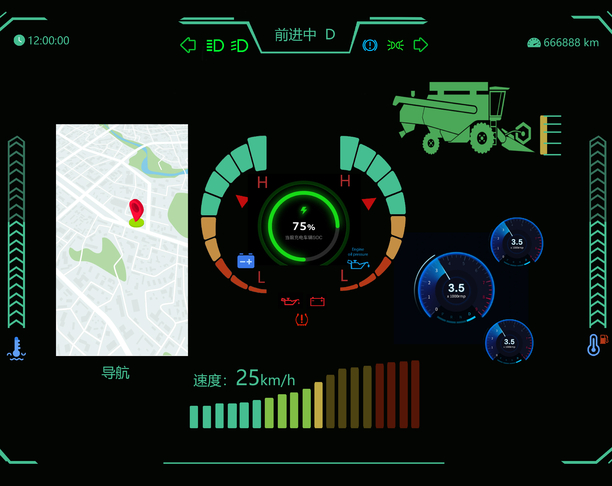Select the red location pin on map

tap(136, 212)
